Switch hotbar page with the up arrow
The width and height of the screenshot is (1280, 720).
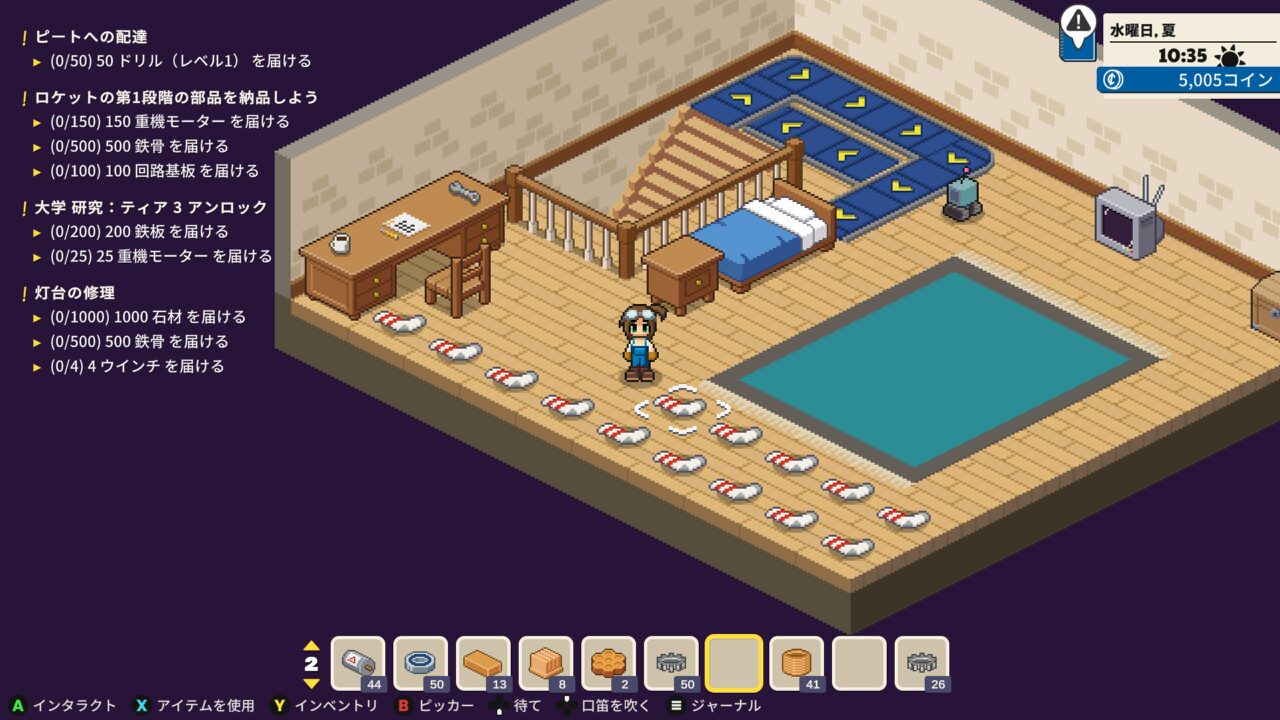tap(311, 645)
